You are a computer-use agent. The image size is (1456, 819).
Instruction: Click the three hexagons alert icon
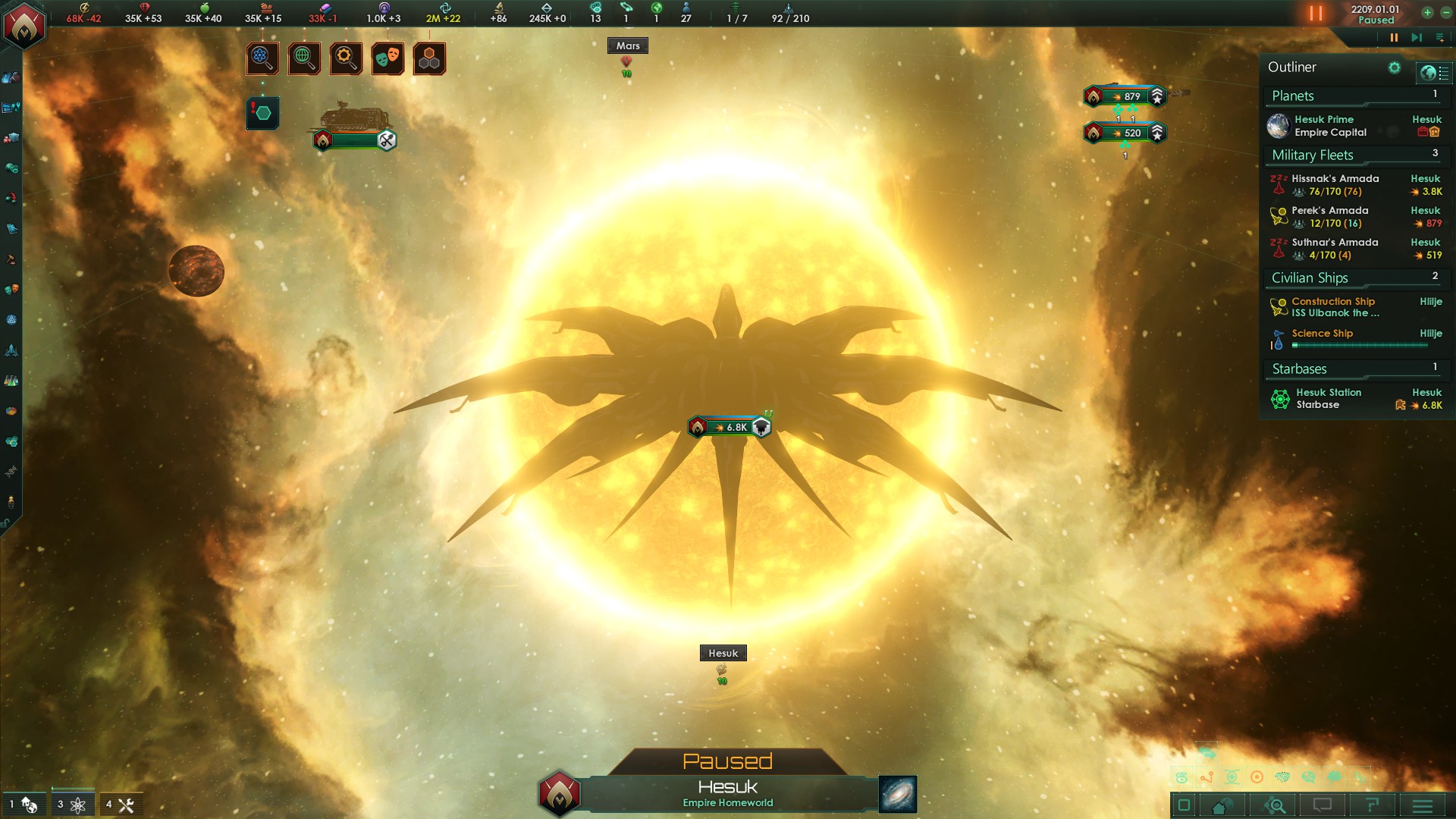click(x=429, y=58)
